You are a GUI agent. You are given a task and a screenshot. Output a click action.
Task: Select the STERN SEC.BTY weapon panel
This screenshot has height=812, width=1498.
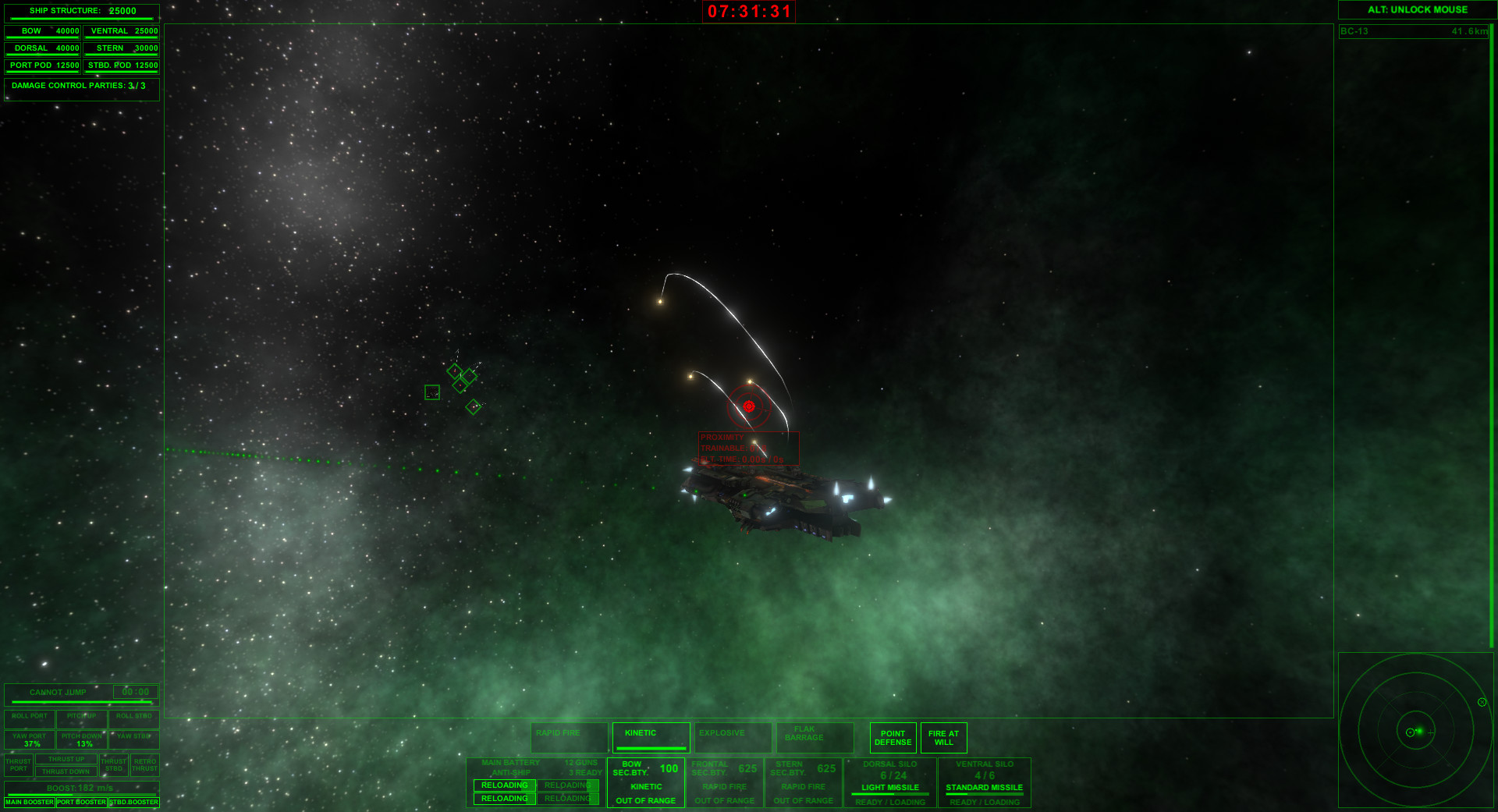tap(803, 782)
